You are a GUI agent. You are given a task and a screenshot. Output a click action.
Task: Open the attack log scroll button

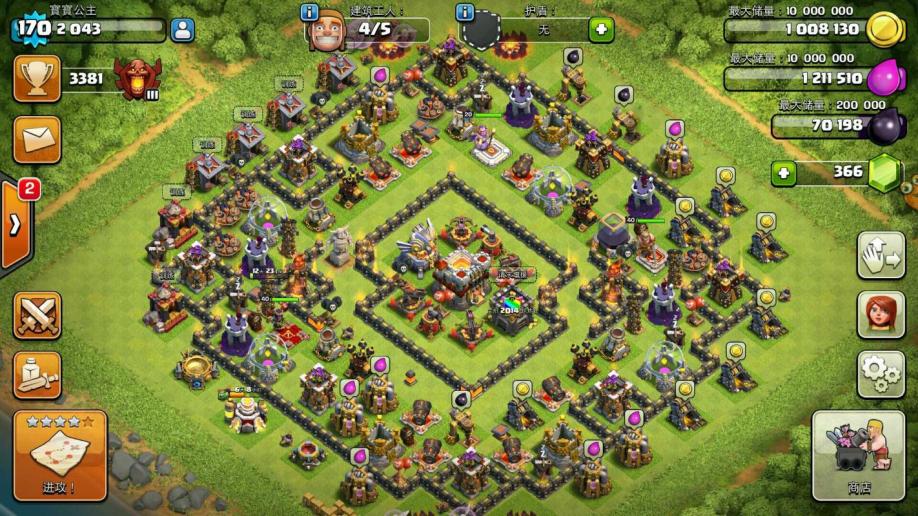click(x=37, y=375)
